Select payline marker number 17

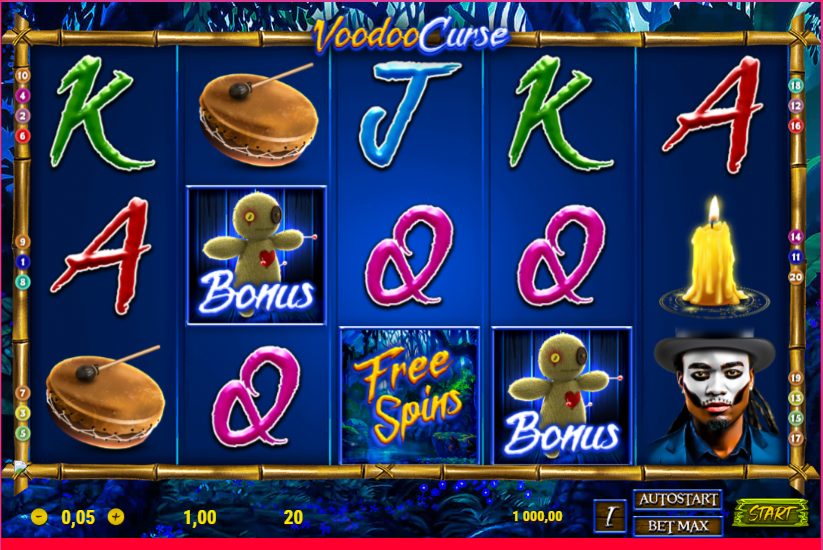coord(796,437)
